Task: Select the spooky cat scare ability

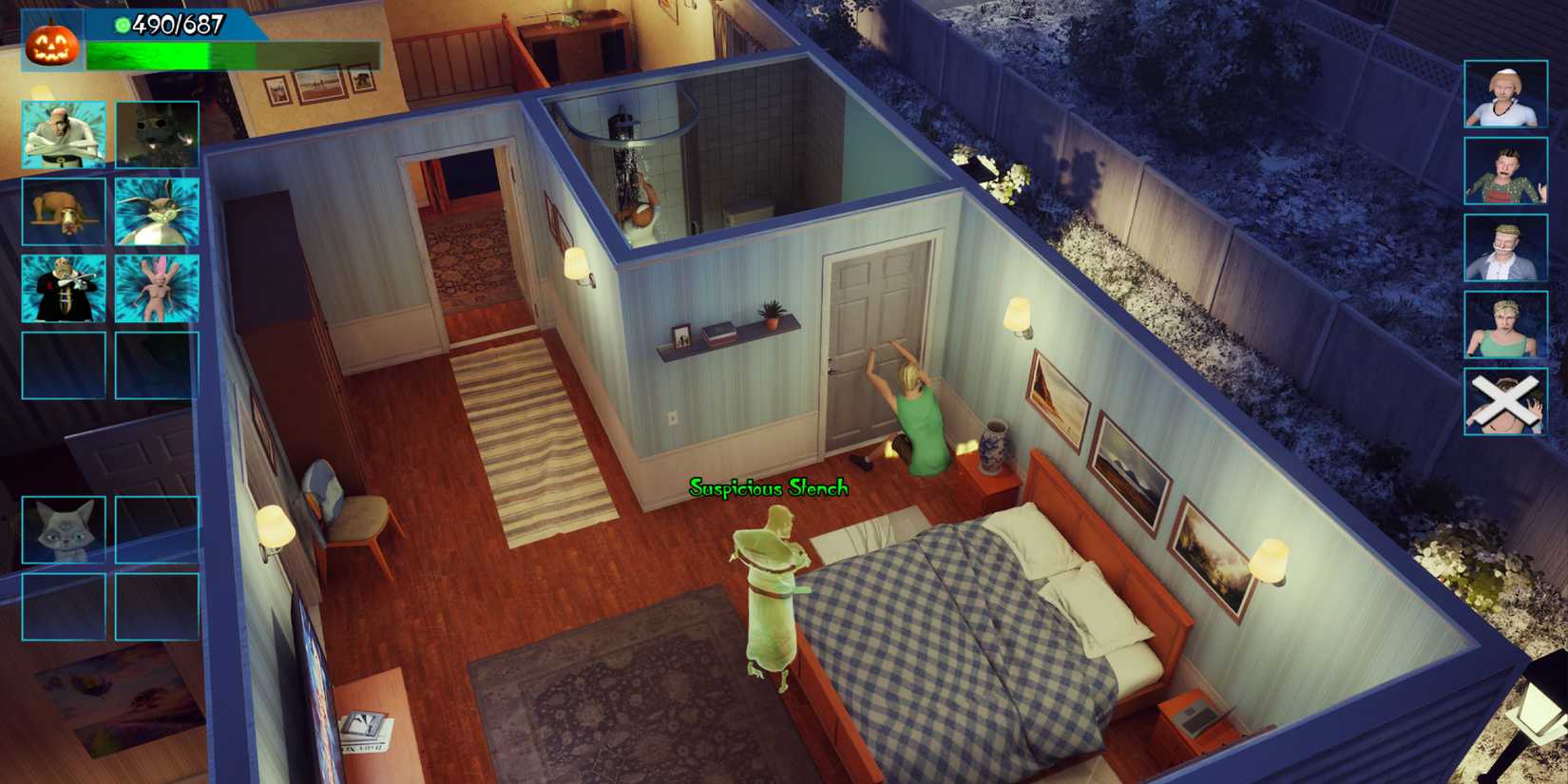Action: [156, 132]
